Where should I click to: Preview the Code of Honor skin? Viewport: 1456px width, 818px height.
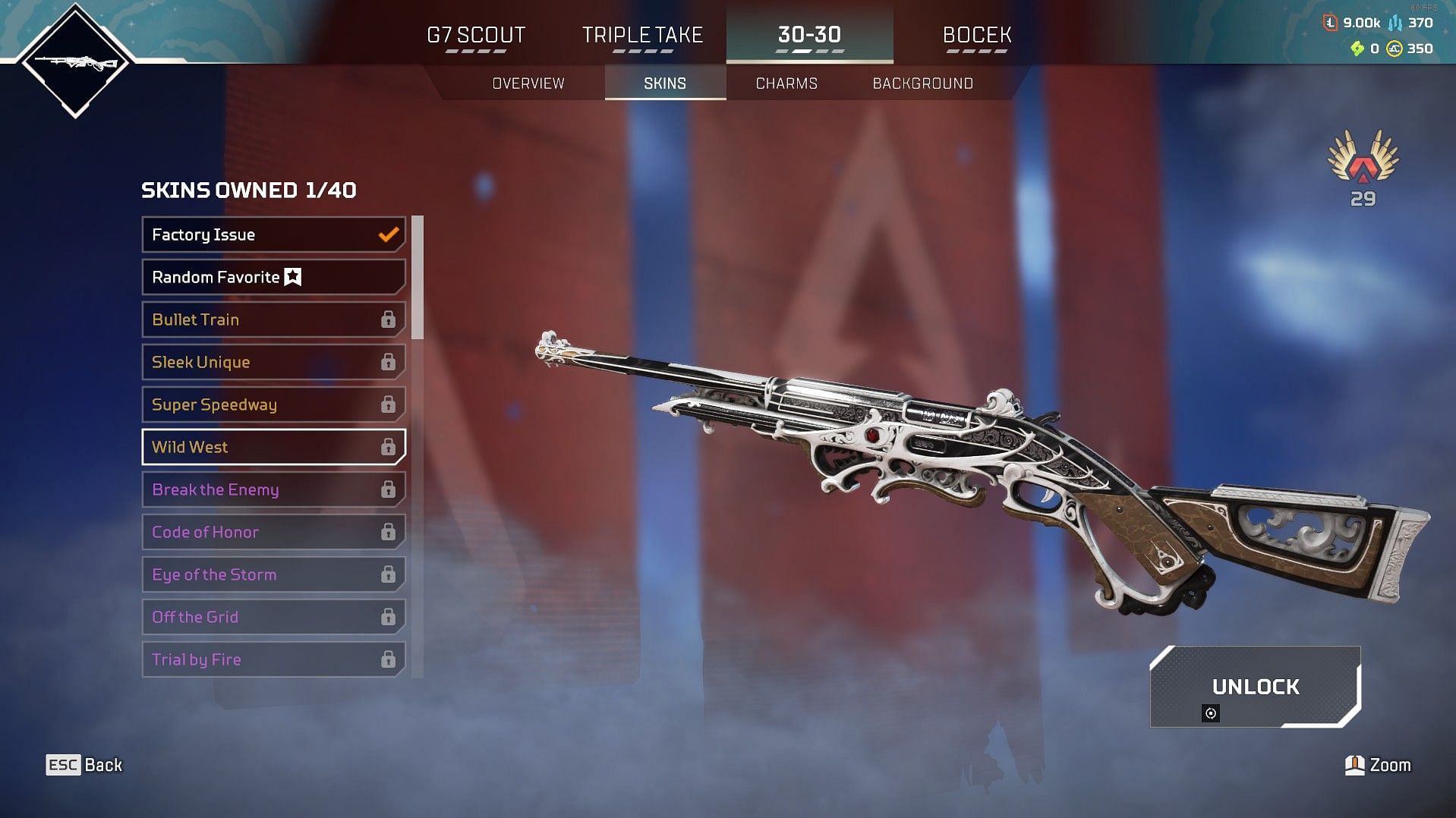[x=273, y=532]
